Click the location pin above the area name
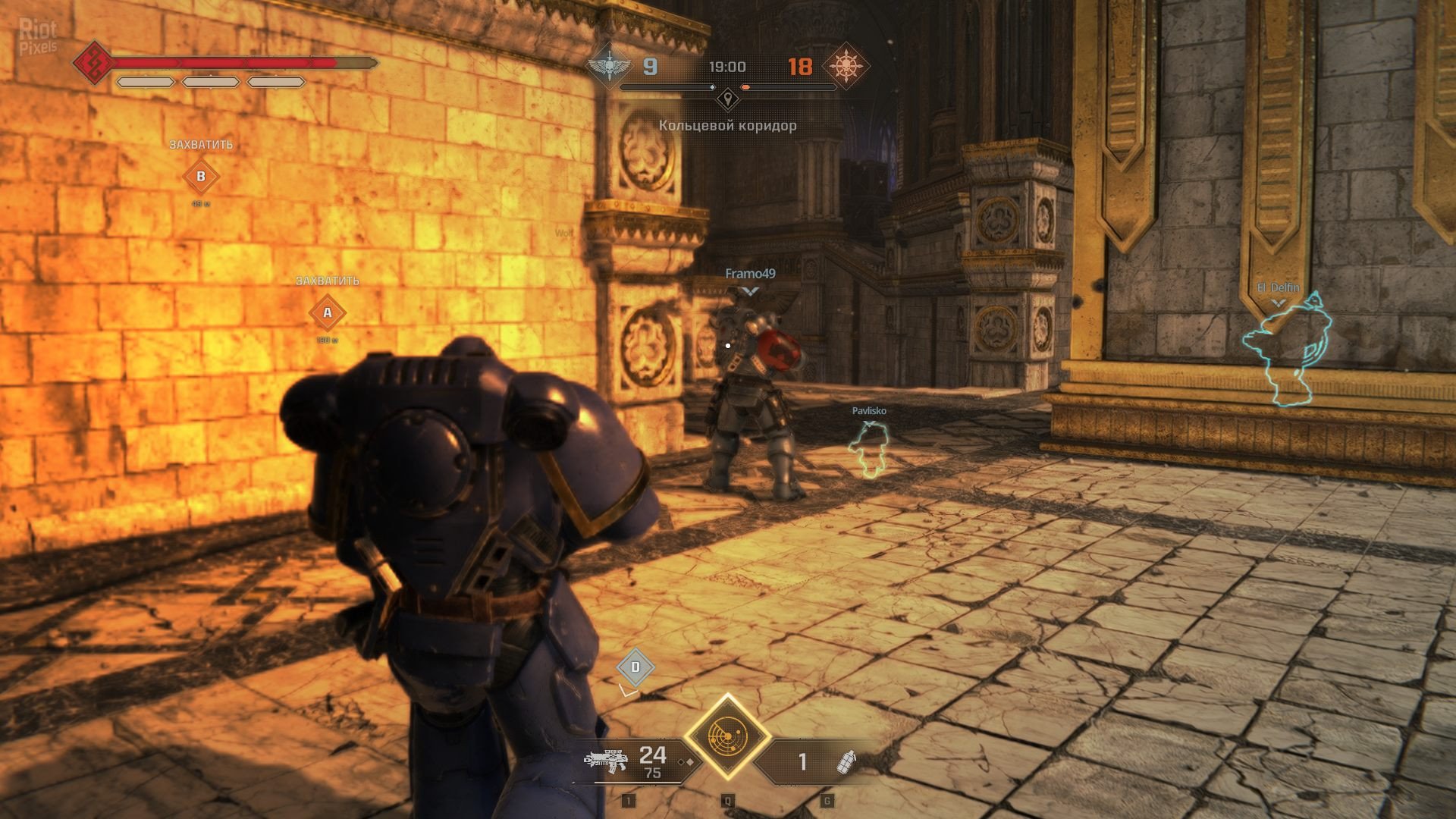The width and height of the screenshot is (1456, 819). 728,99
